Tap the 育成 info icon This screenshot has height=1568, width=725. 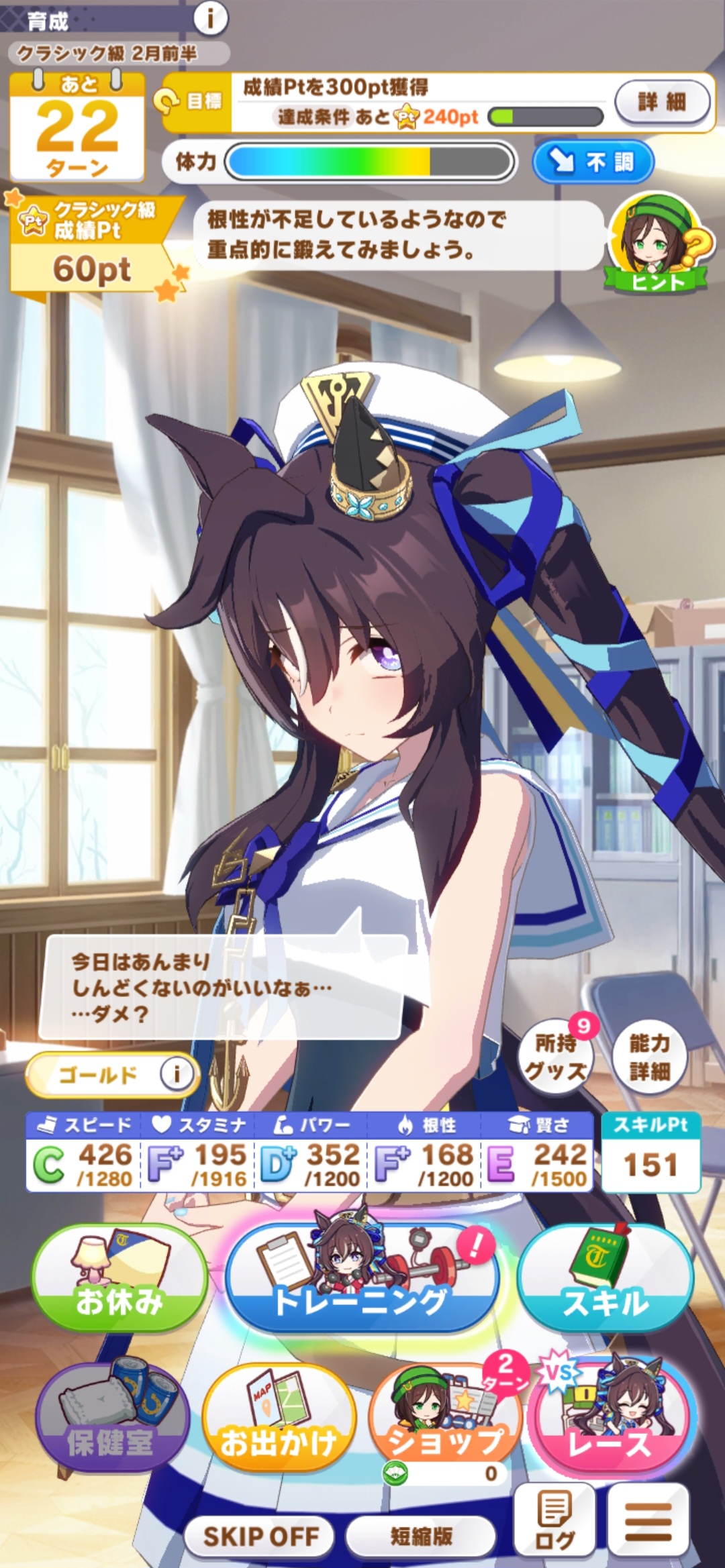(x=210, y=18)
